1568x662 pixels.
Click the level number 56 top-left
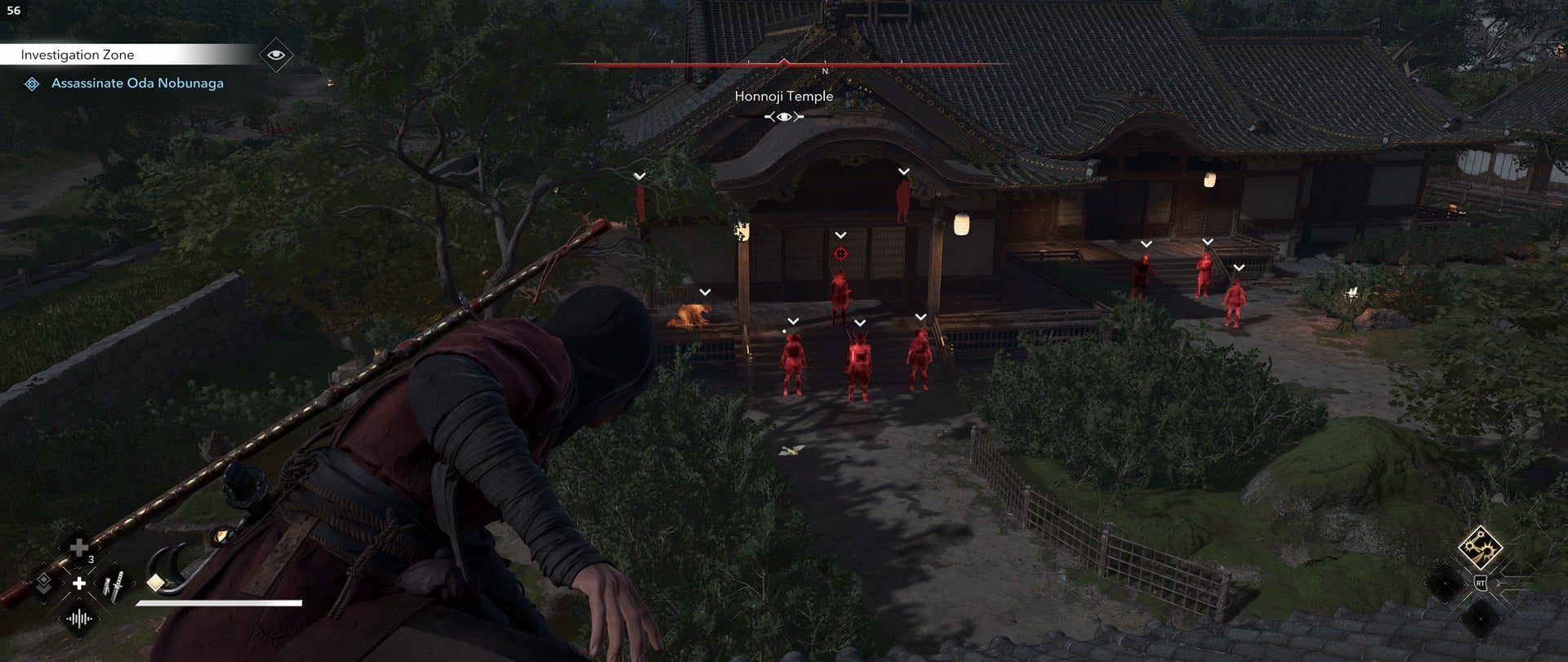click(14, 12)
